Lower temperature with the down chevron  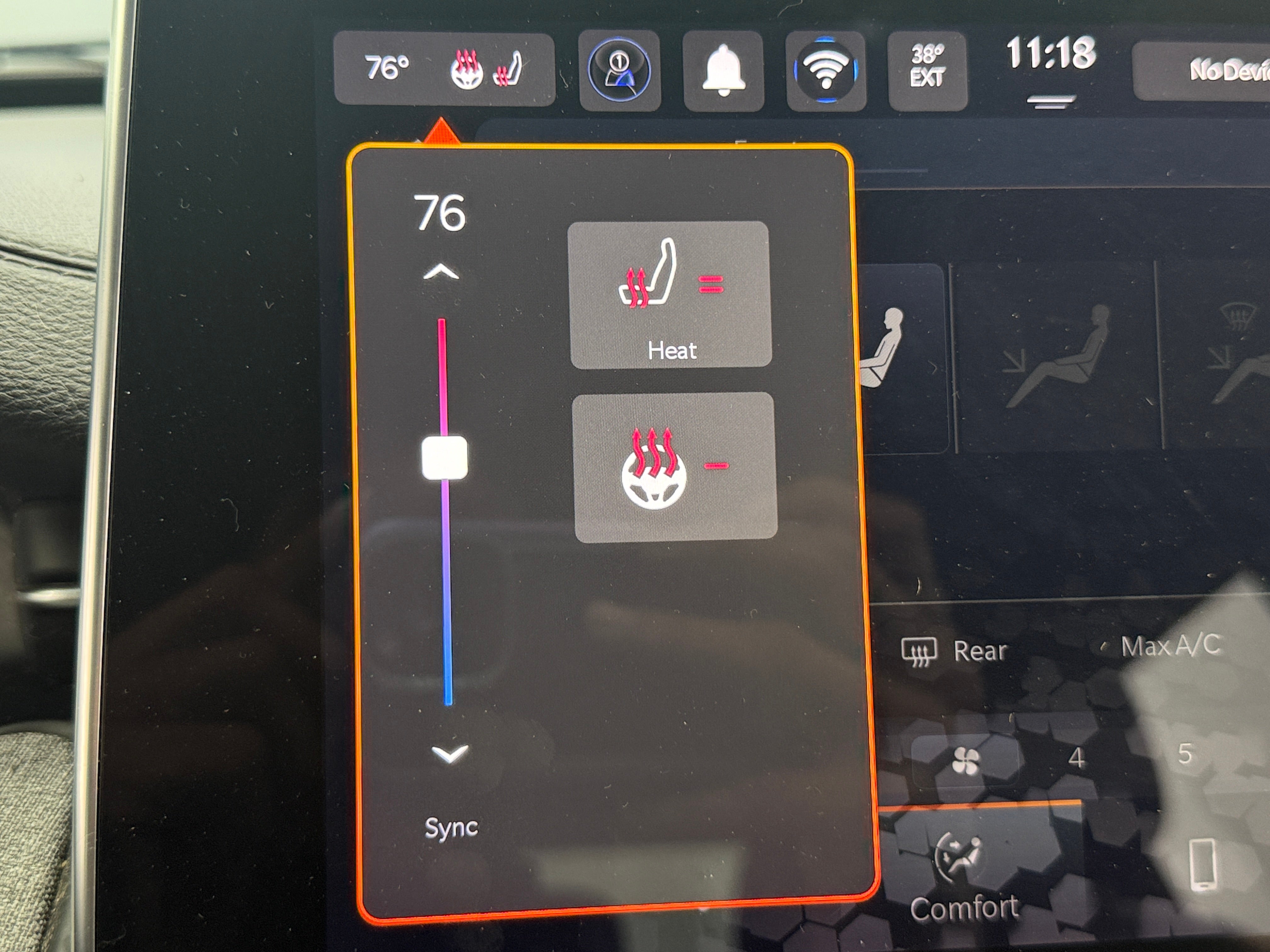click(449, 753)
